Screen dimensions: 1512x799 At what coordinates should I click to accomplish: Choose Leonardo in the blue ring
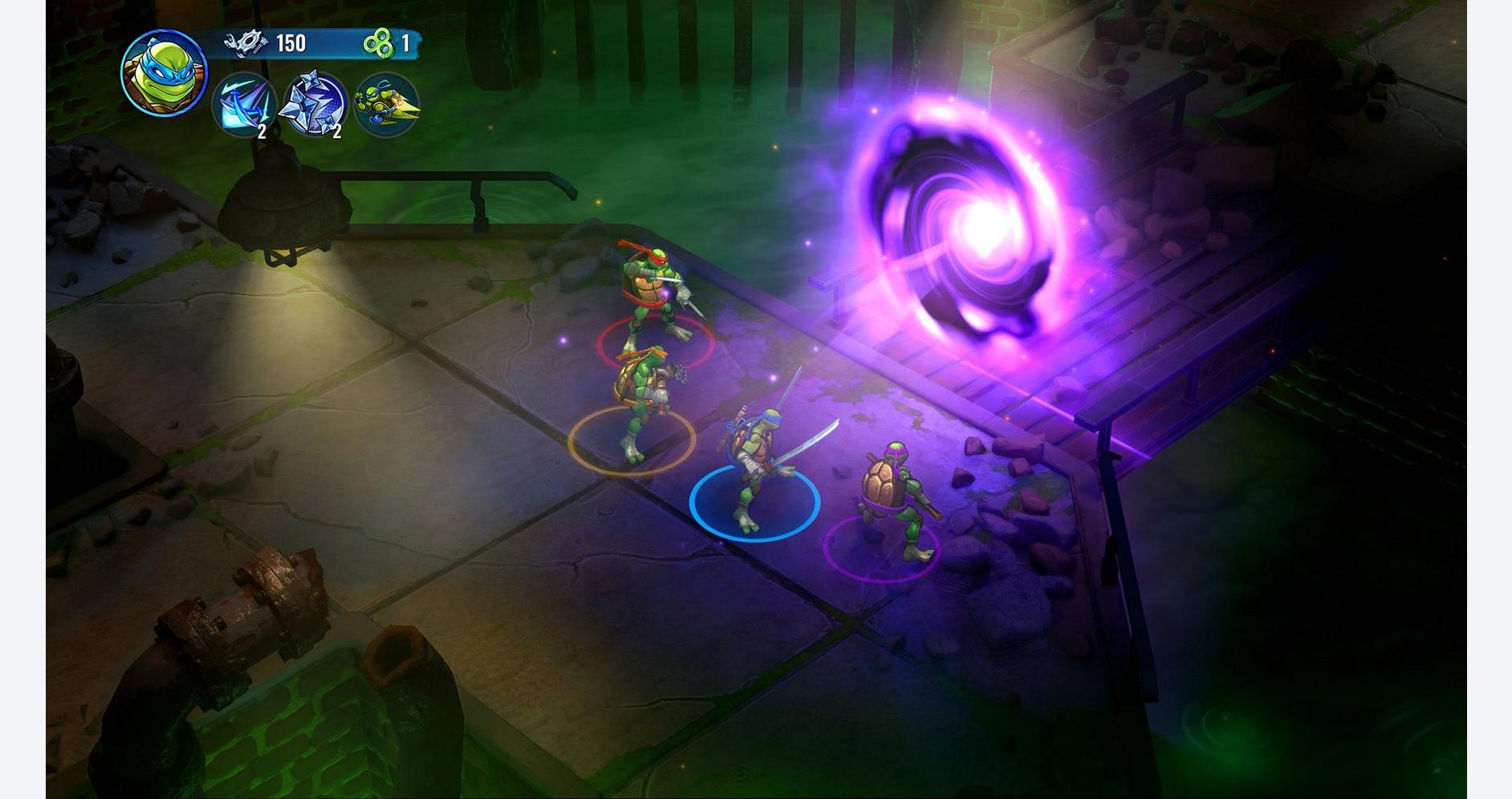[756, 469]
